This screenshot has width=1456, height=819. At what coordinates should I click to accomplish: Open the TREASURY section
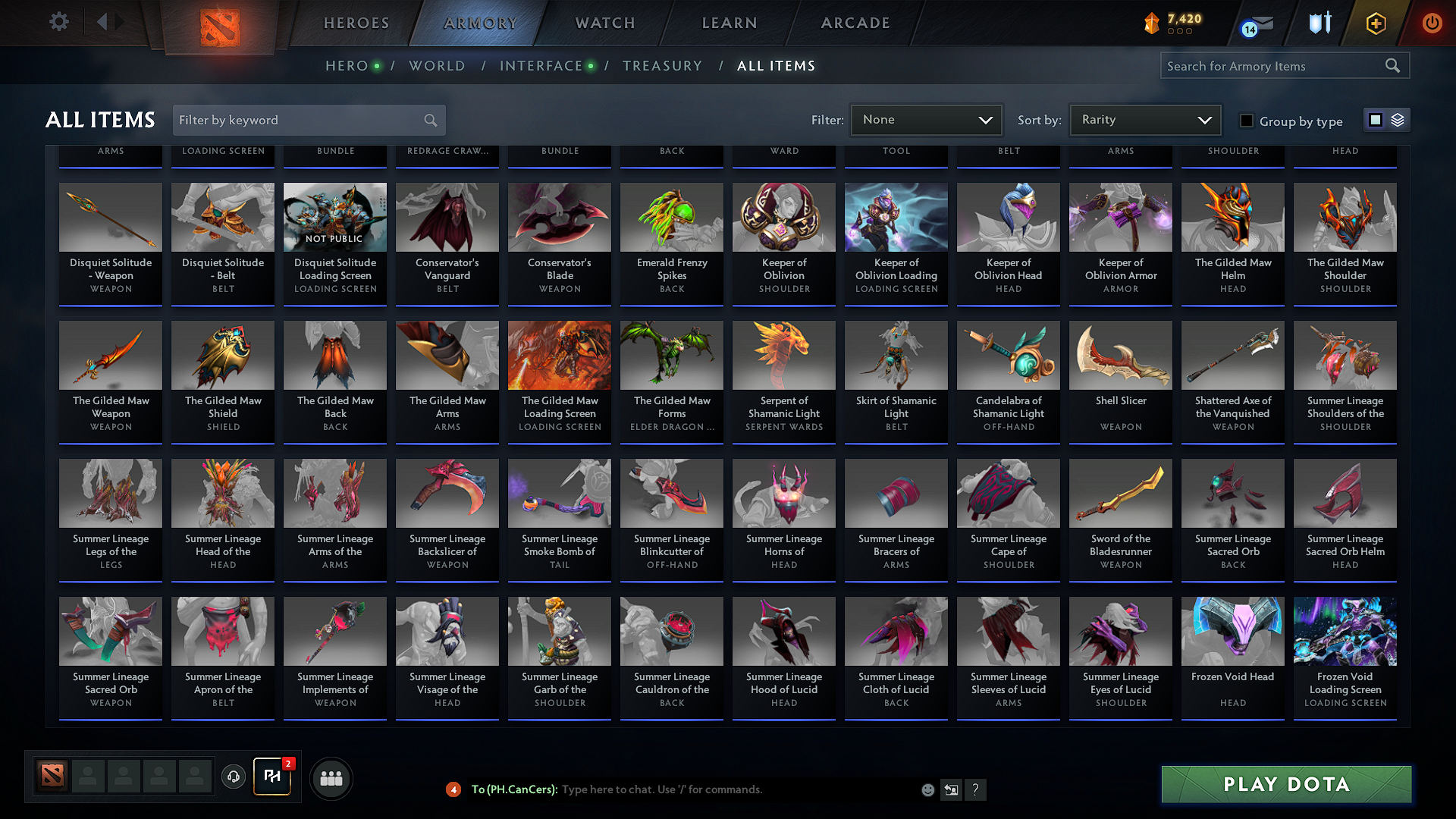[x=662, y=66]
